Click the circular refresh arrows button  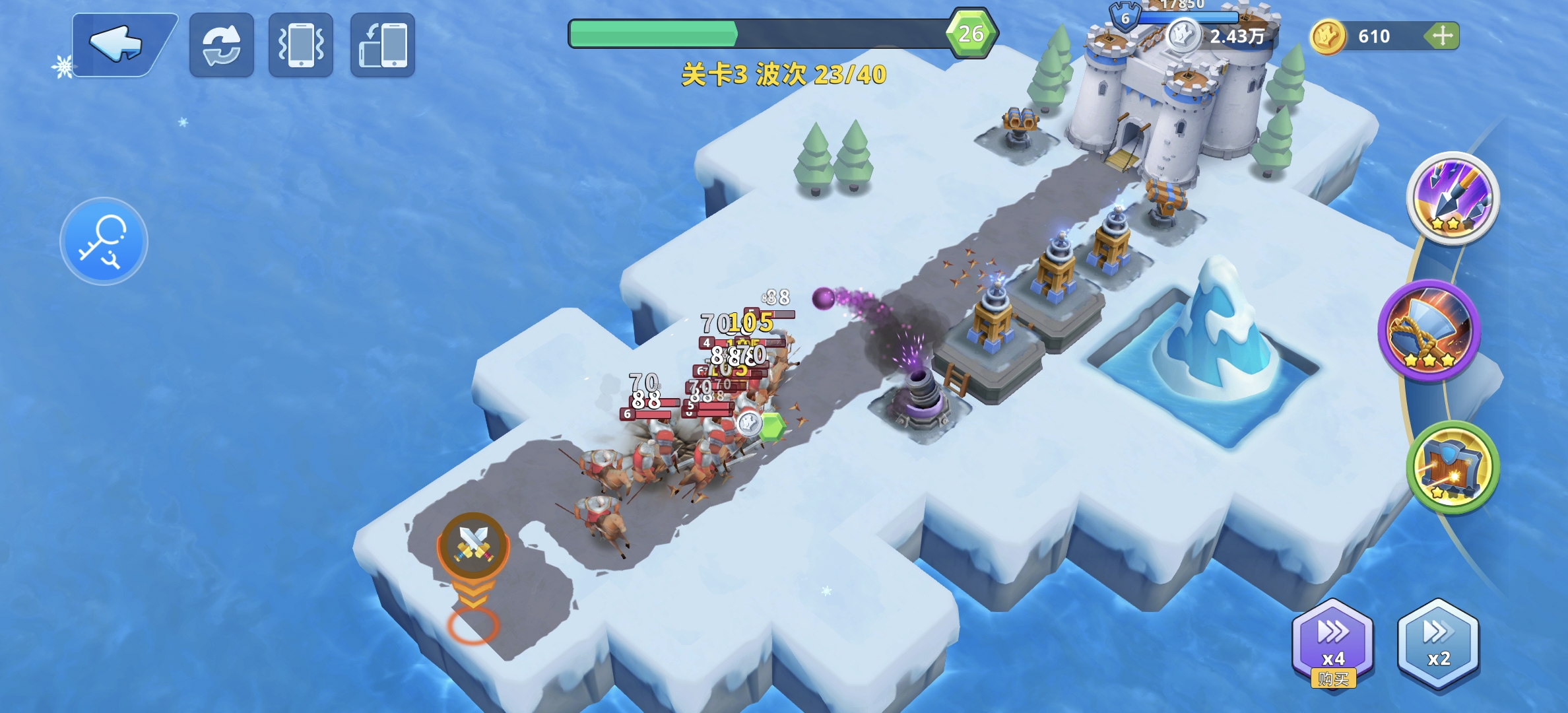coord(222,45)
